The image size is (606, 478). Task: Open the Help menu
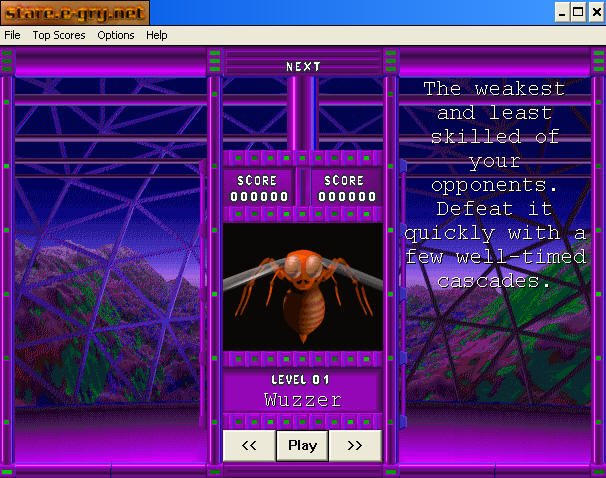[157, 35]
